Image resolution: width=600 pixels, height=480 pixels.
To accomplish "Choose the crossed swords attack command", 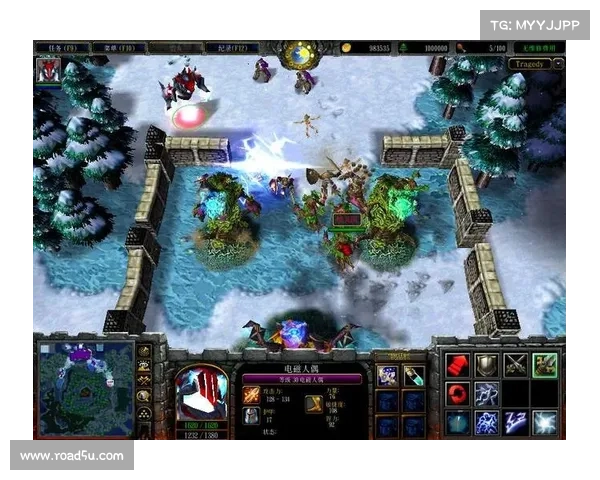I will [516, 365].
